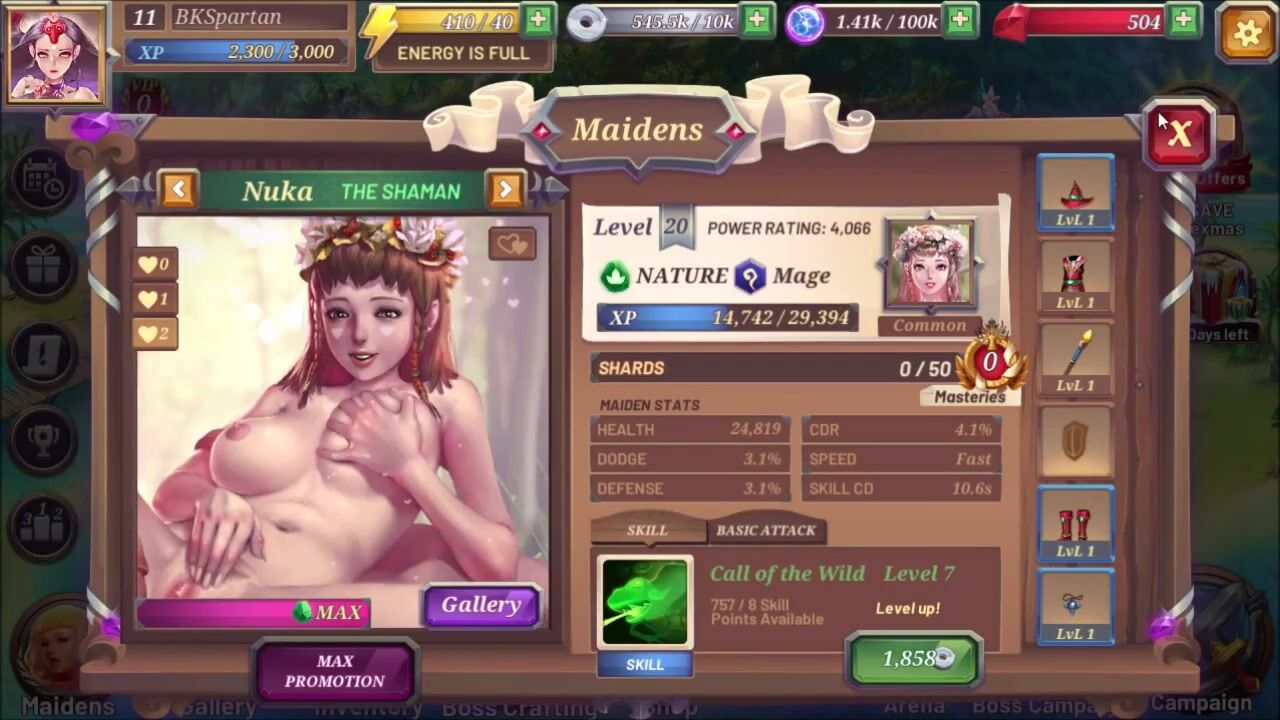Level up skill for 1,858 coins
The width and height of the screenshot is (1280, 720).
pyautogui.click(x=914, y=658)
